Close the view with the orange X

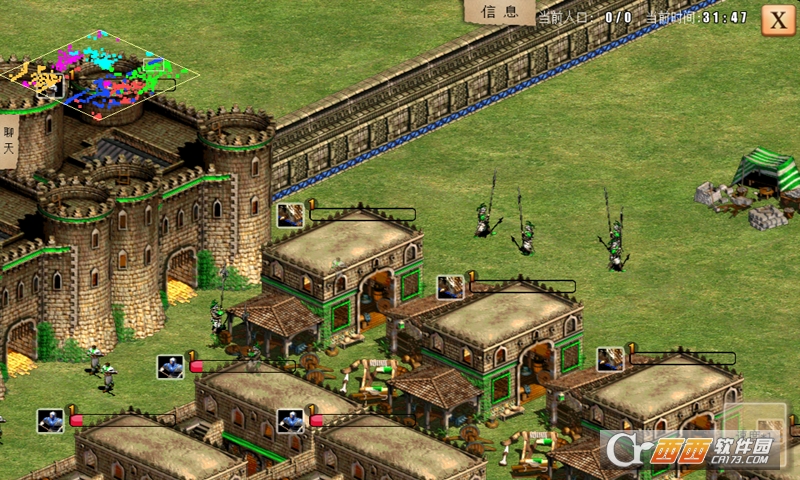(x=778, y=20)
